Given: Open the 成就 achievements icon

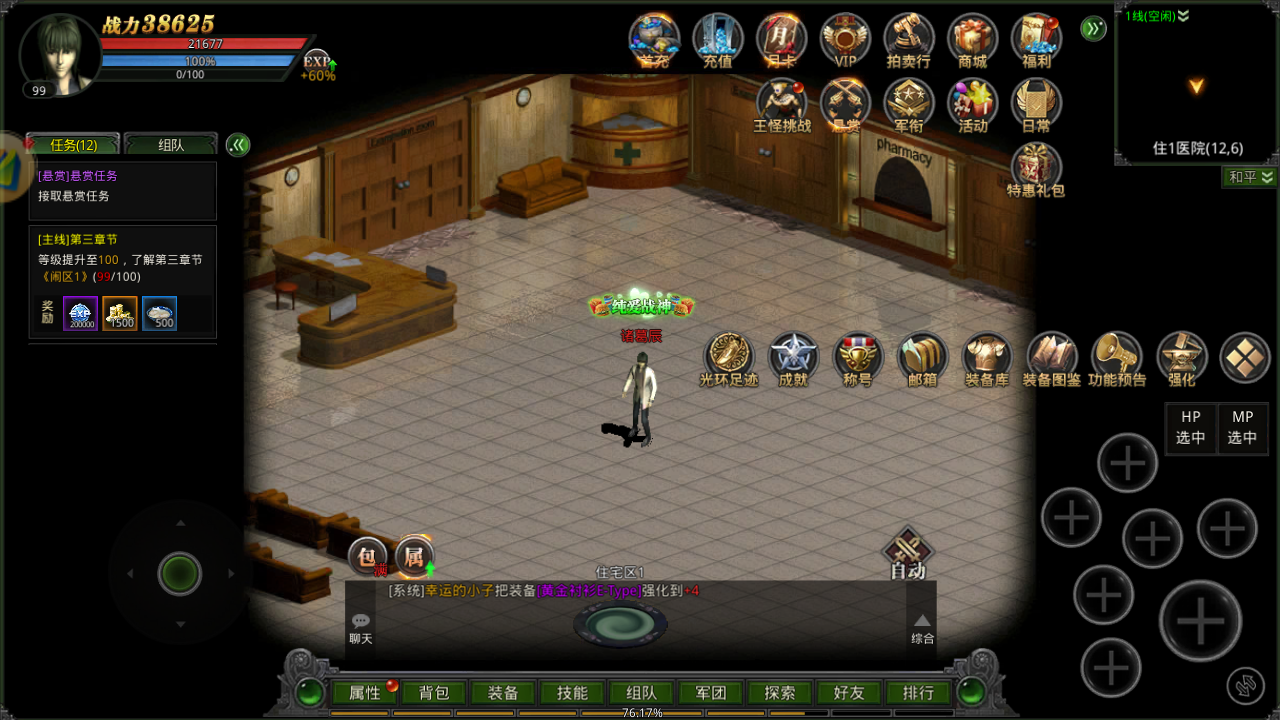Looking at the screenshot, I should click(793, 359).
